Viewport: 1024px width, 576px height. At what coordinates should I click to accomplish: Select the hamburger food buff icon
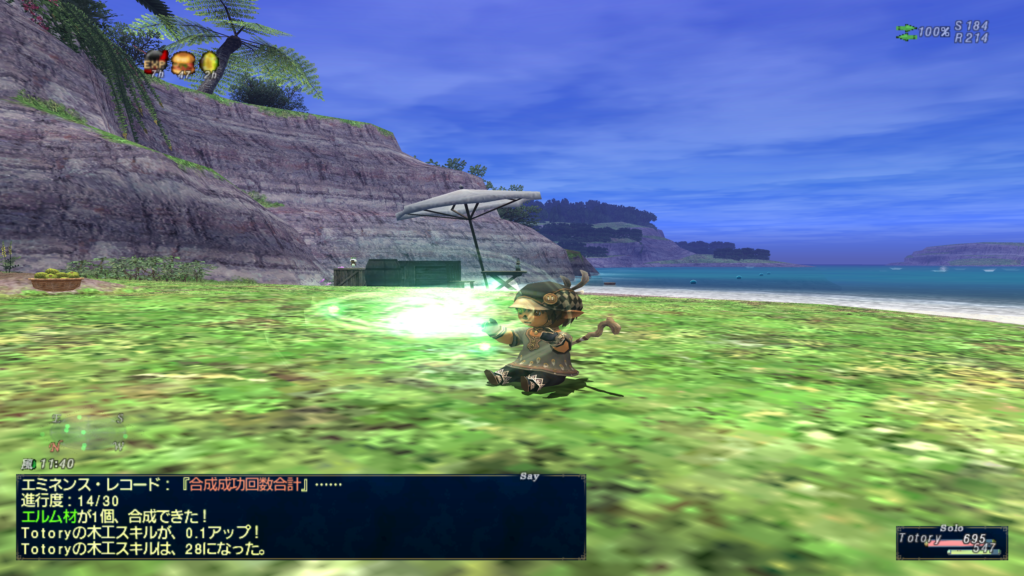point(183,63)
